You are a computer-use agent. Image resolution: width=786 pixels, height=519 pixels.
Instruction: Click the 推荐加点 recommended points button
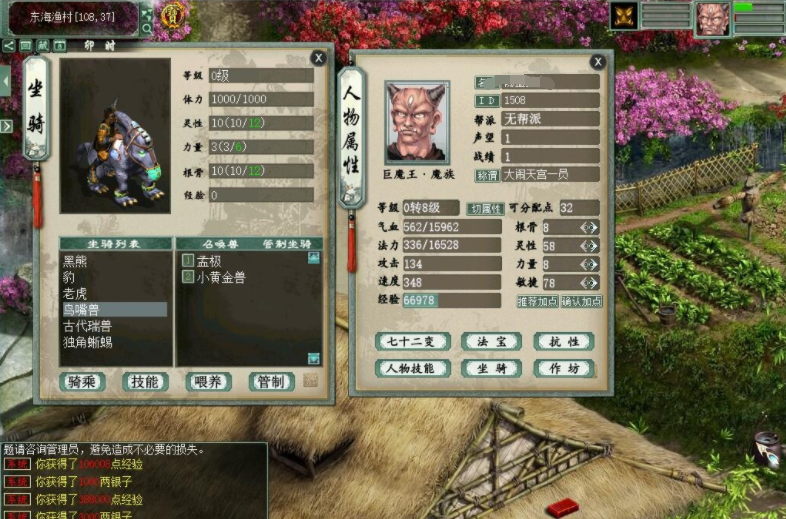click(536, 301)
